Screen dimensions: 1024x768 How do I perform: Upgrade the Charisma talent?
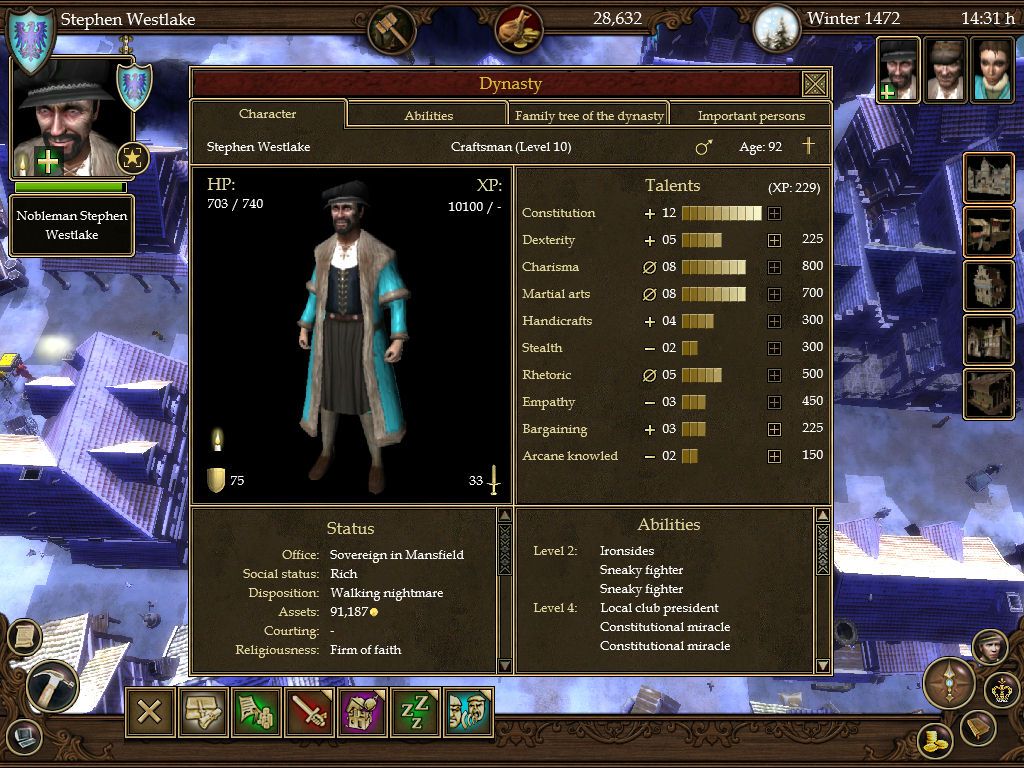(774, 267)
